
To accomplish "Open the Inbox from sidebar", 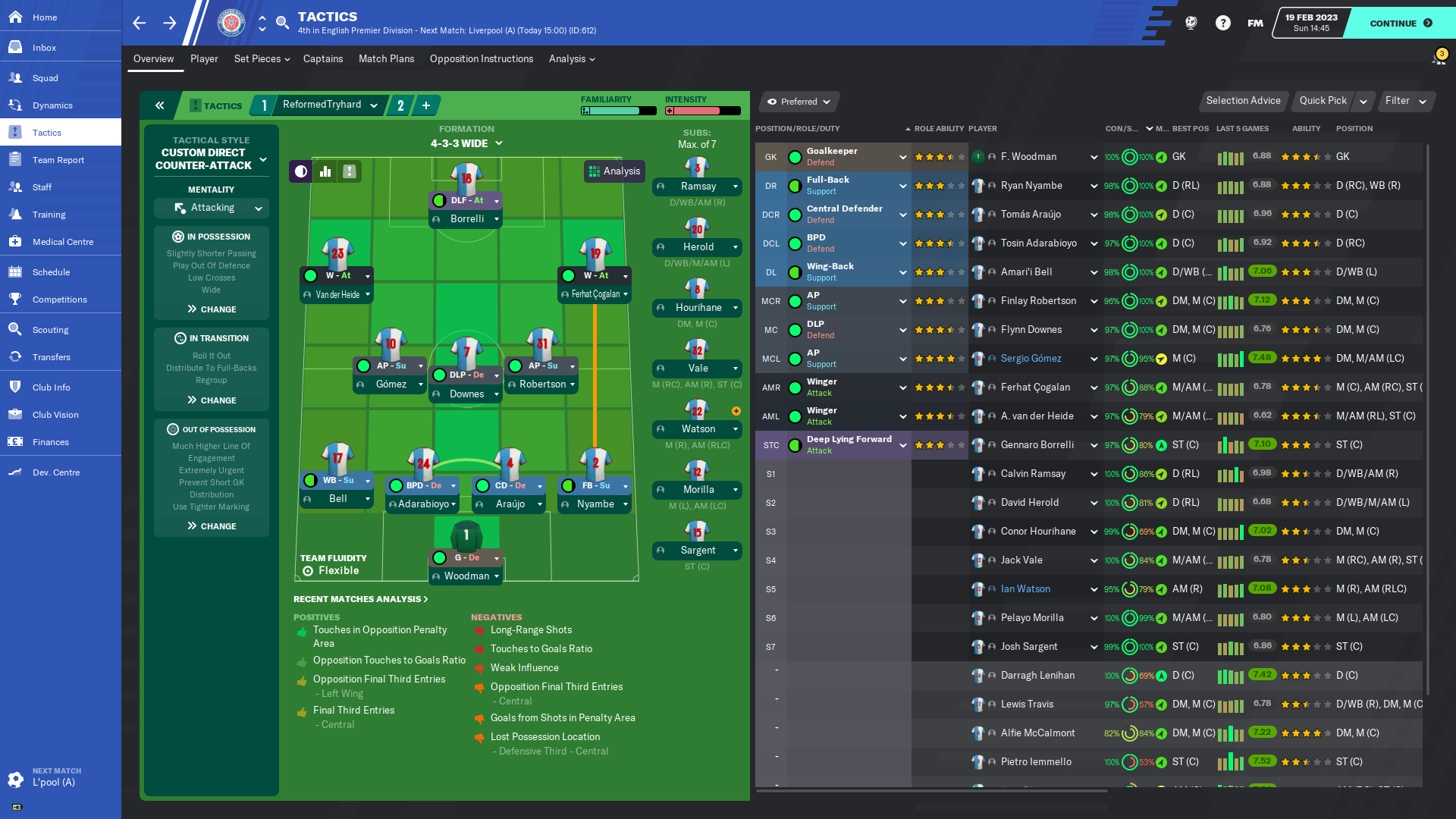I will [x=44, y=48].
